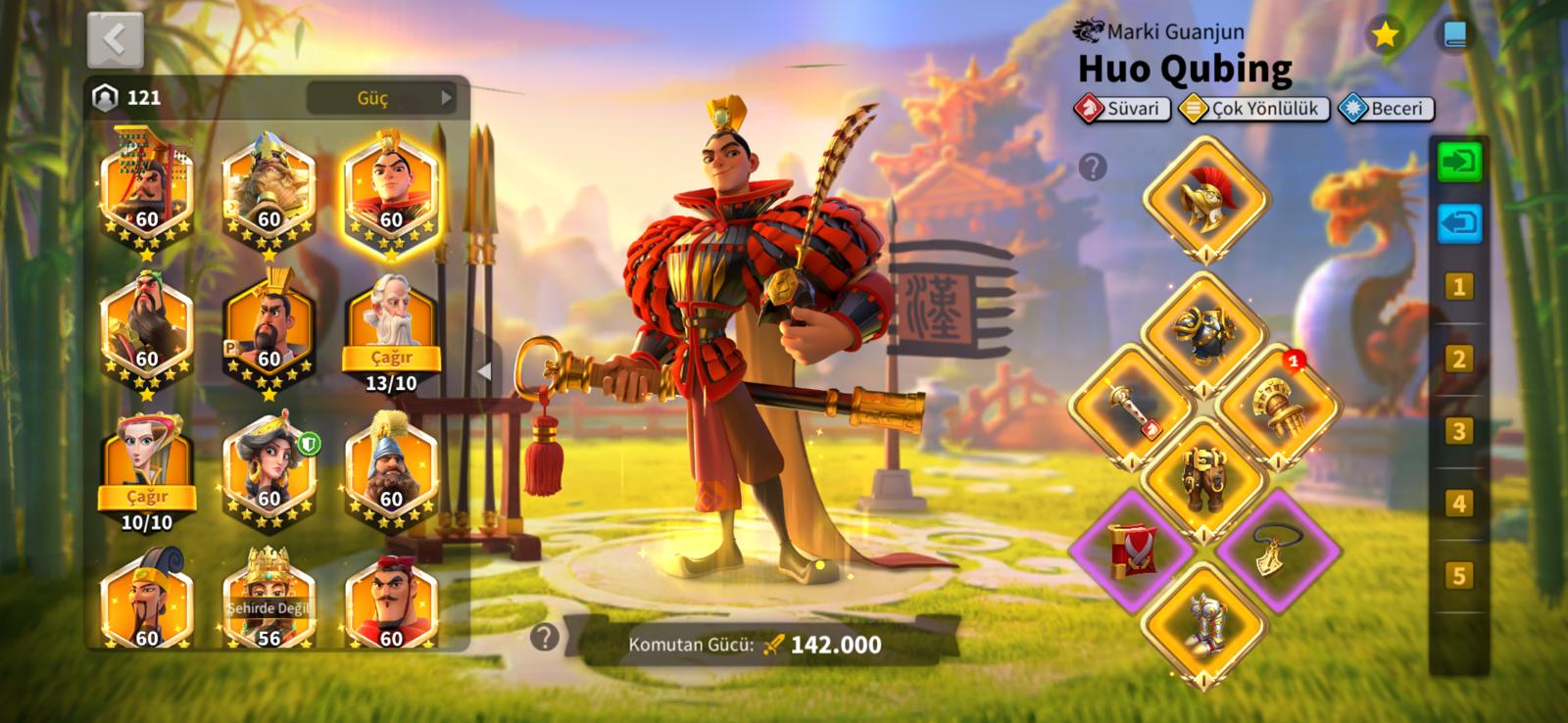This screenshot has height=723, width=1568.
Task: Select the gauntlet slot with notification
Action: 1276,407
